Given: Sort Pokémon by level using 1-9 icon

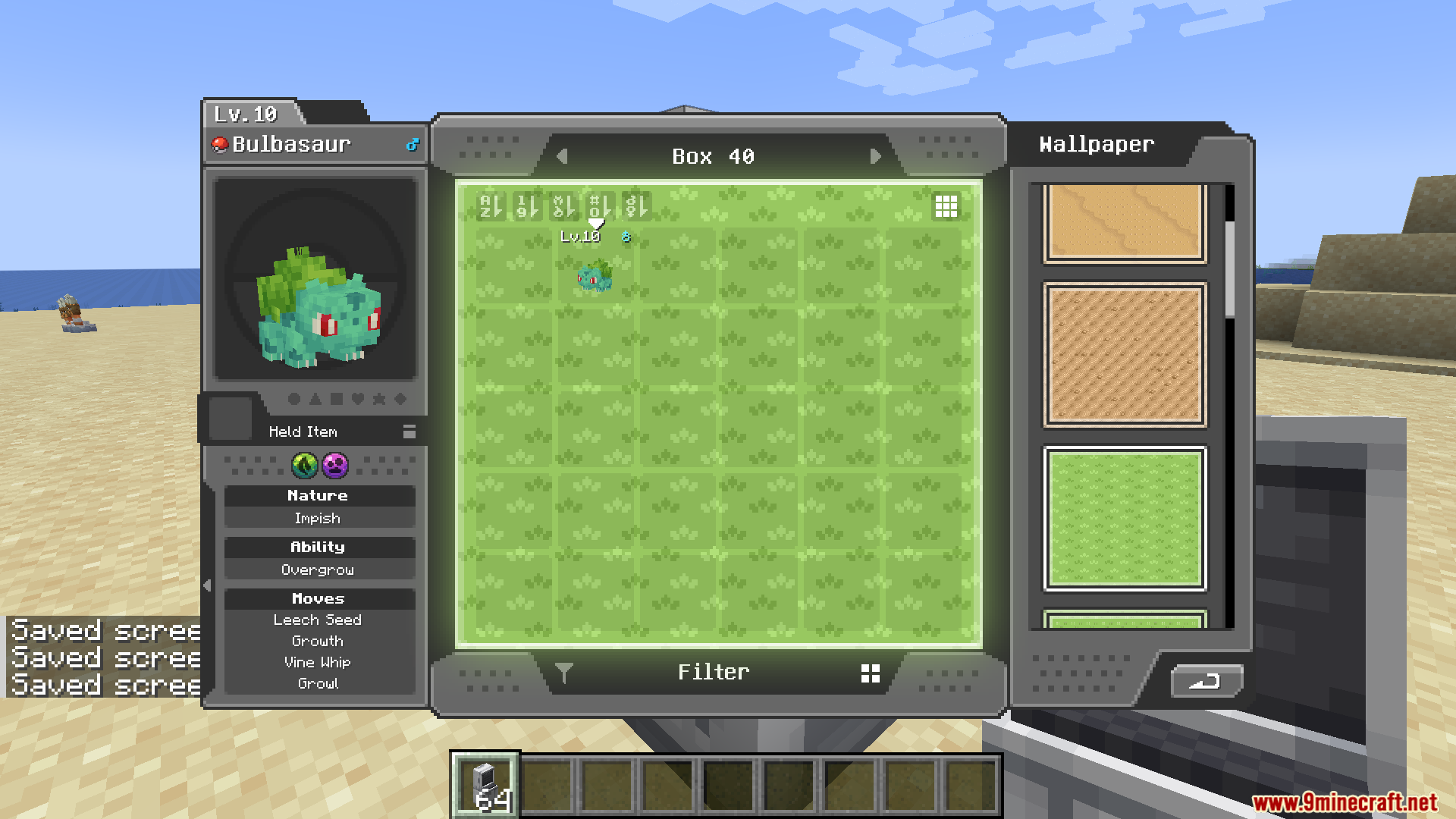Looking at the screenshot, I should tap(528, 205).
